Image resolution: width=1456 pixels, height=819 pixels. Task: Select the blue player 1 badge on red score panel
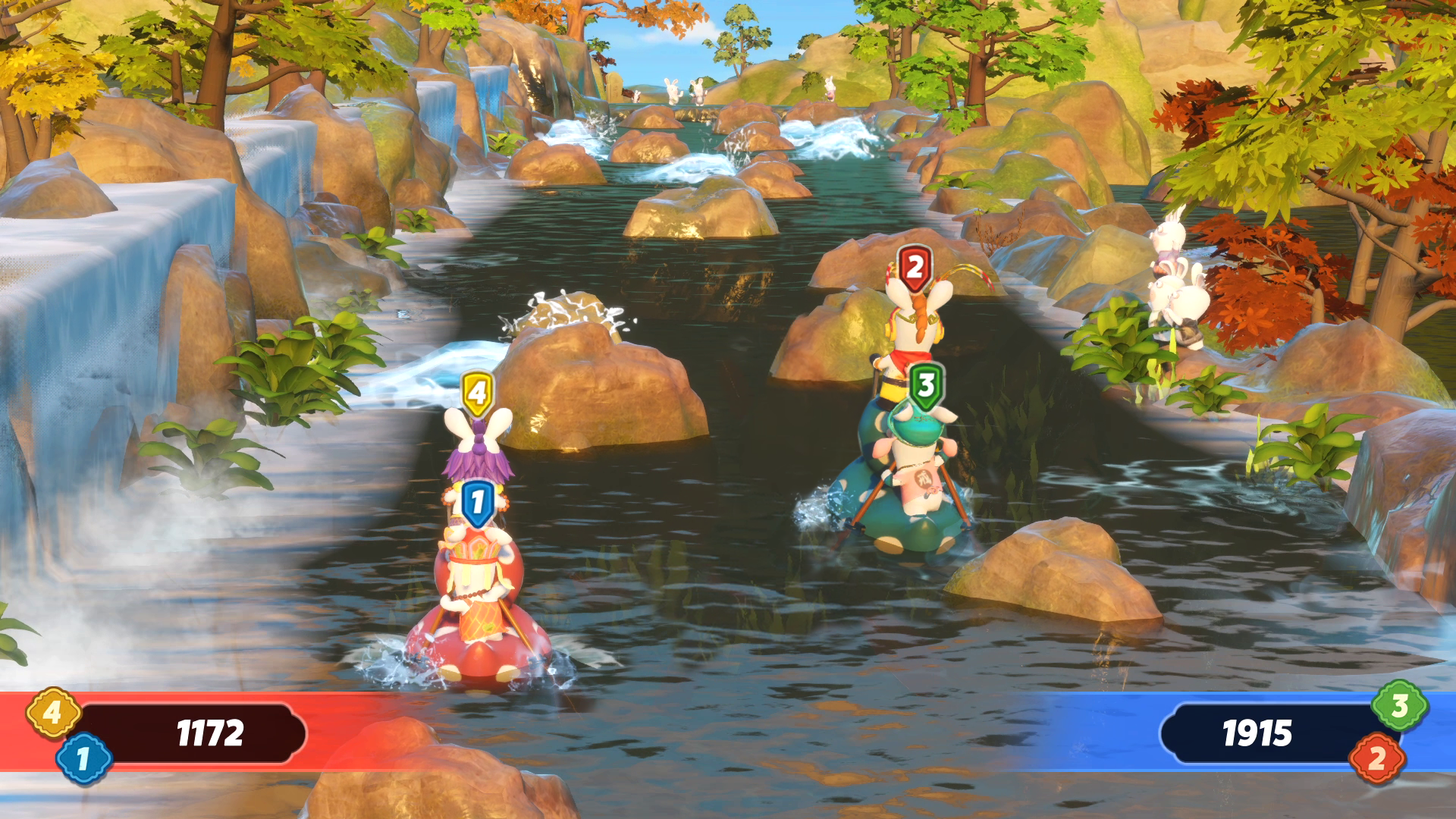click(83, 758)
